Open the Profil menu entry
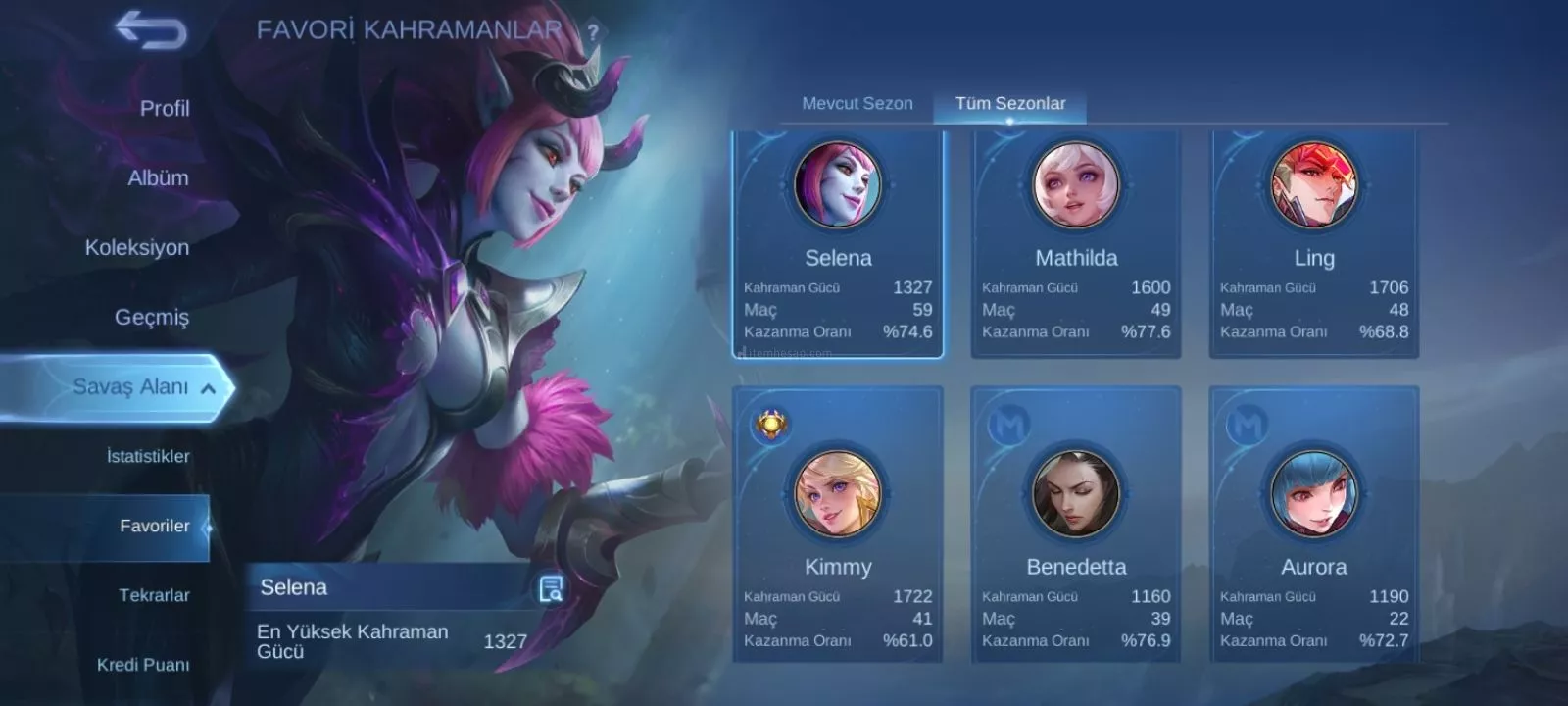1568x706 pixels. tap(164, 109)
